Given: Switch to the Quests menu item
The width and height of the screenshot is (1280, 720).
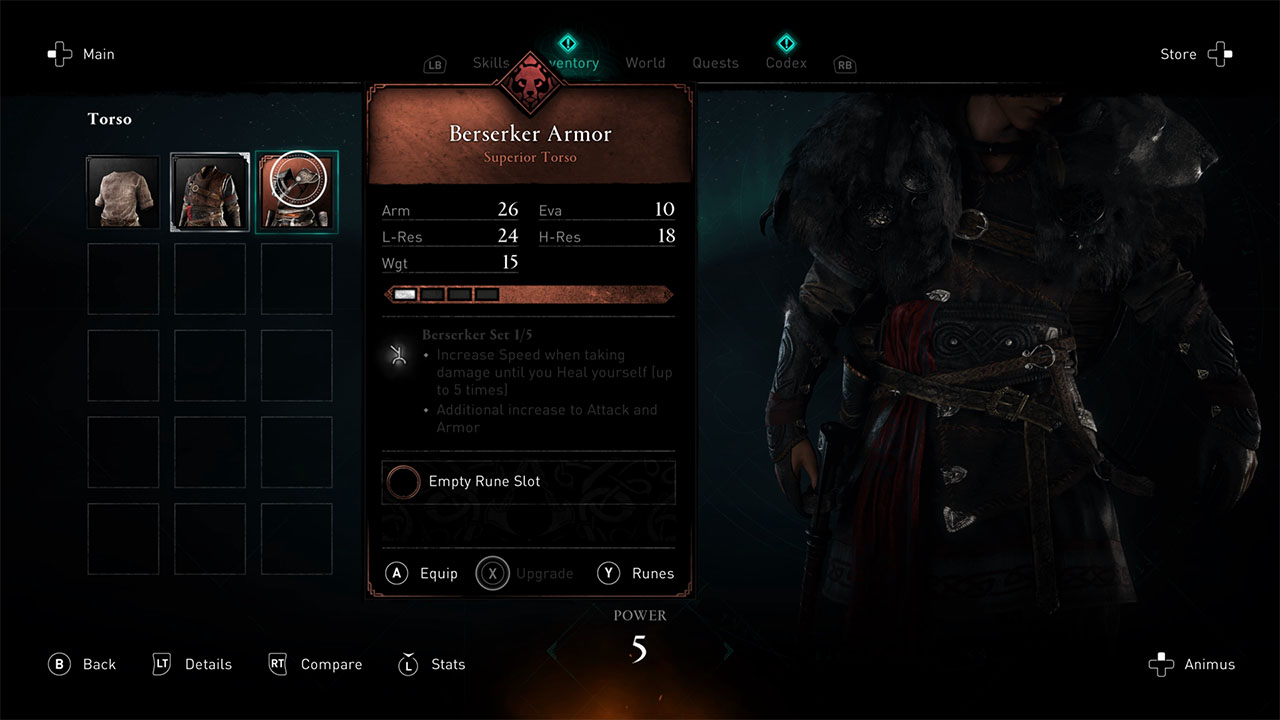Looking at the screenshot, I should click(715, 62).
